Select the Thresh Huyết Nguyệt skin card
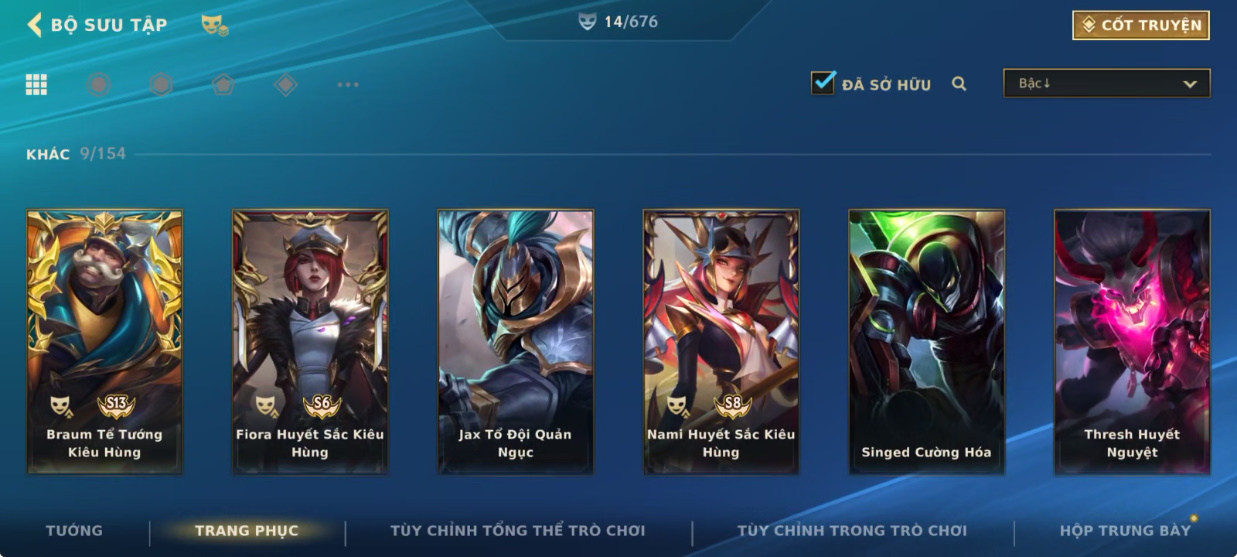The height and width of the screenshot is (557, 1237). [x=1132, y=341]
